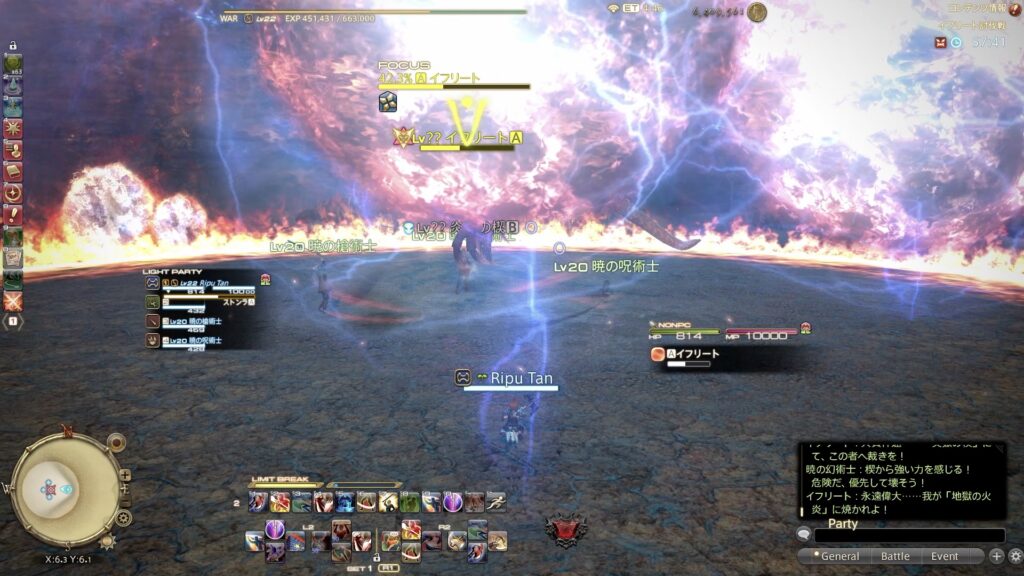Select イフリート in the enemy list

[x=688, y=354]
